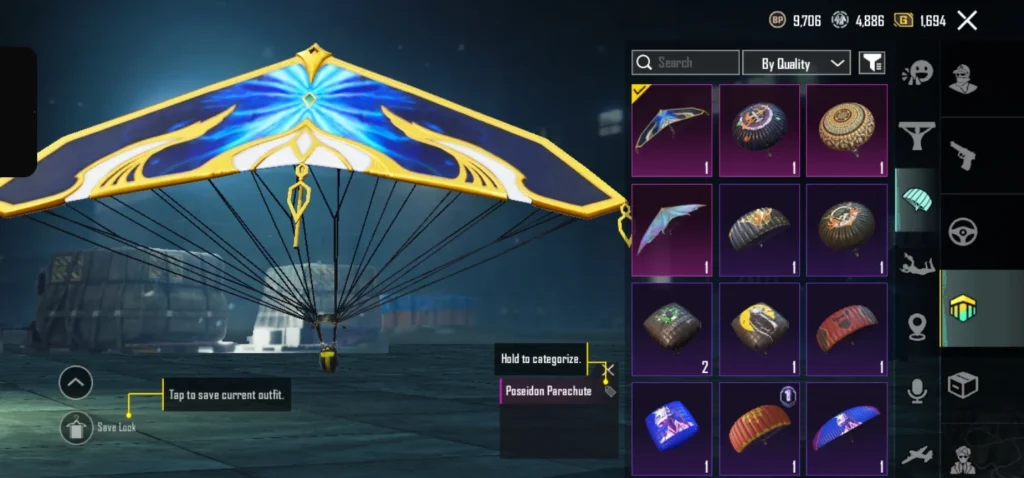Switch to the pistol weapon skins tab

pos(963,155)
